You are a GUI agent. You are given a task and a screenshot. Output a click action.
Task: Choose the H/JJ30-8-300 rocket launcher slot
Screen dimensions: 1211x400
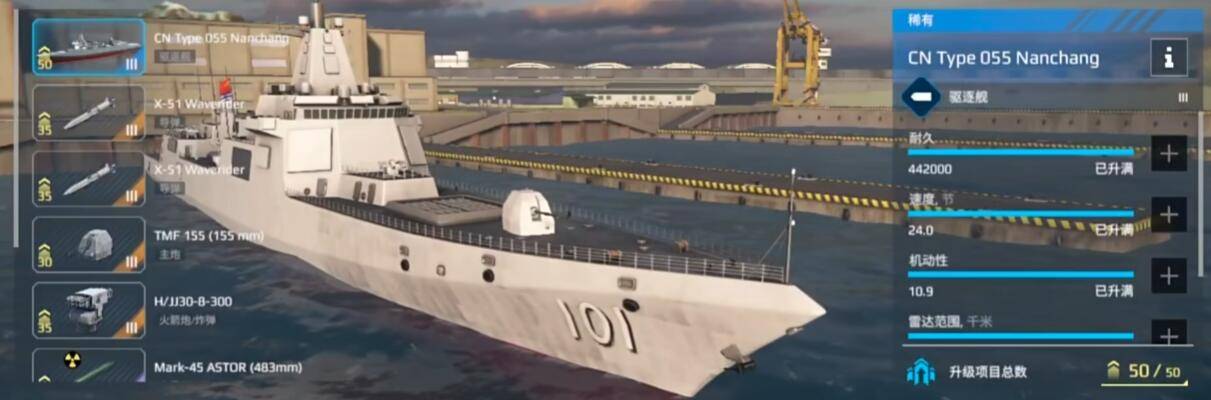(x=89, y=310)
